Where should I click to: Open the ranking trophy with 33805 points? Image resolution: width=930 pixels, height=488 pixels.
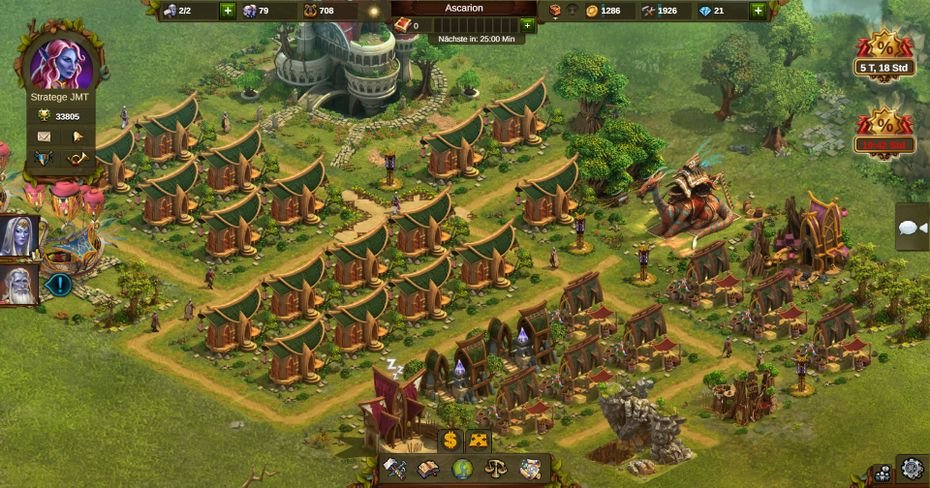(44, 116)
